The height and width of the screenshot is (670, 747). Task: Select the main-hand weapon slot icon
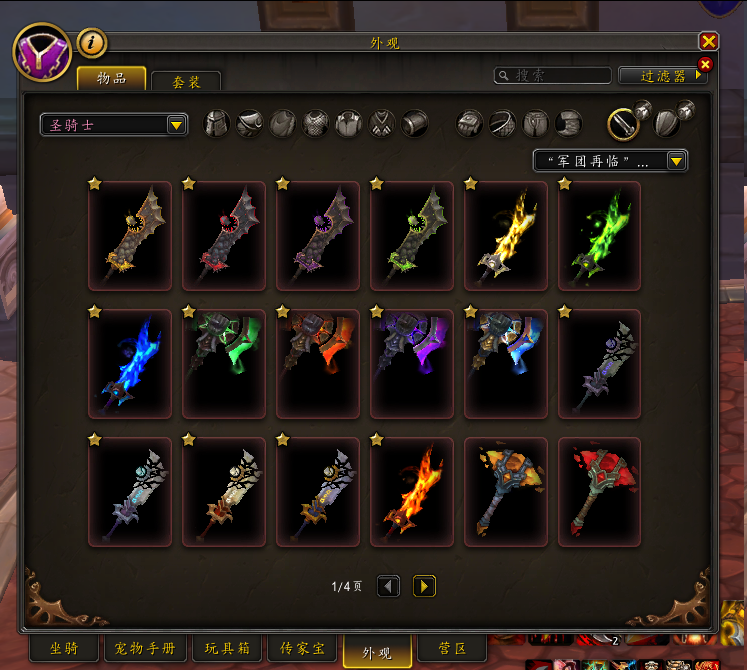point(624,122)
